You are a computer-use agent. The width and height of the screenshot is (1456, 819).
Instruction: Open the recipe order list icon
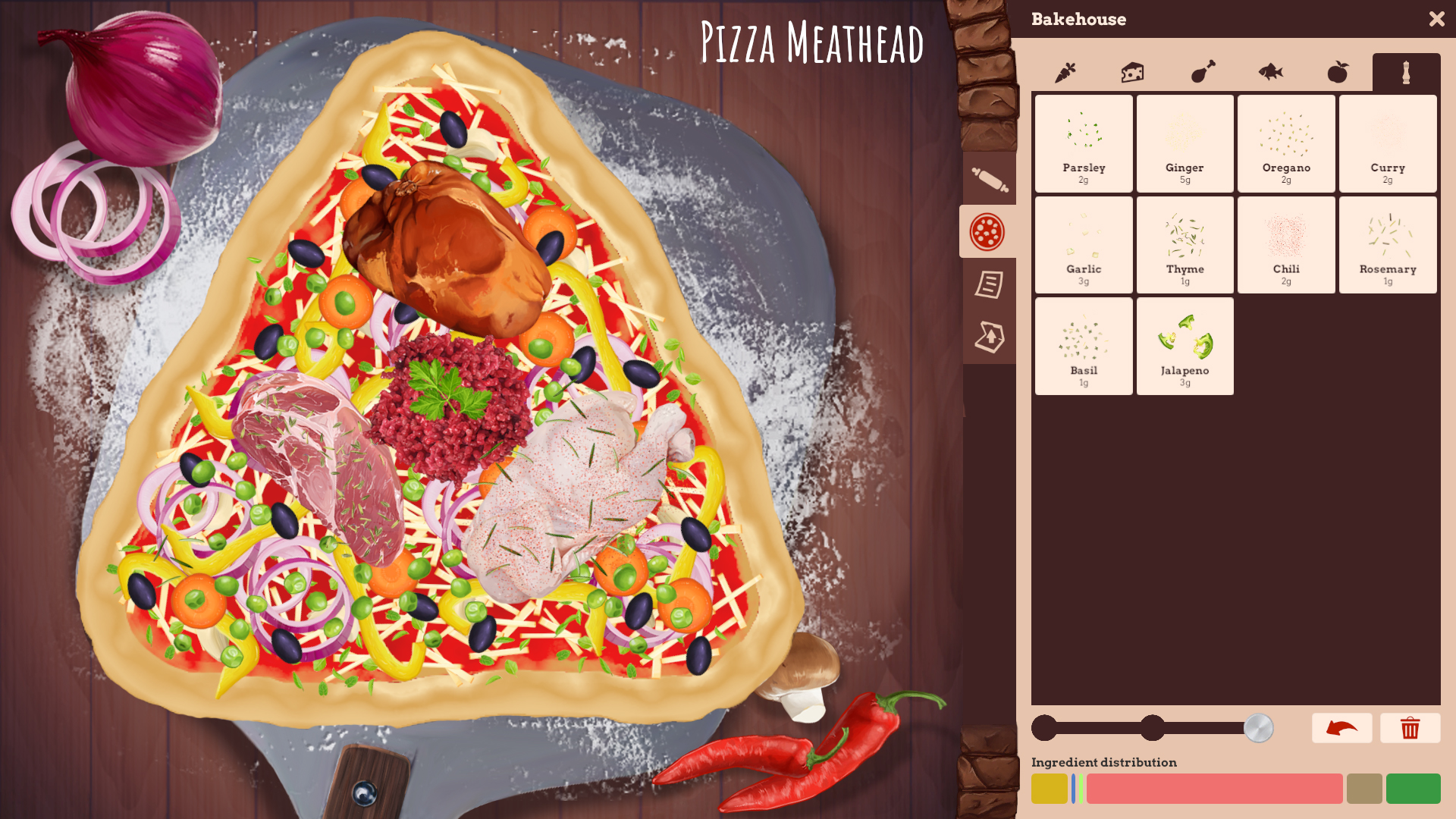(x=989, y=285)
